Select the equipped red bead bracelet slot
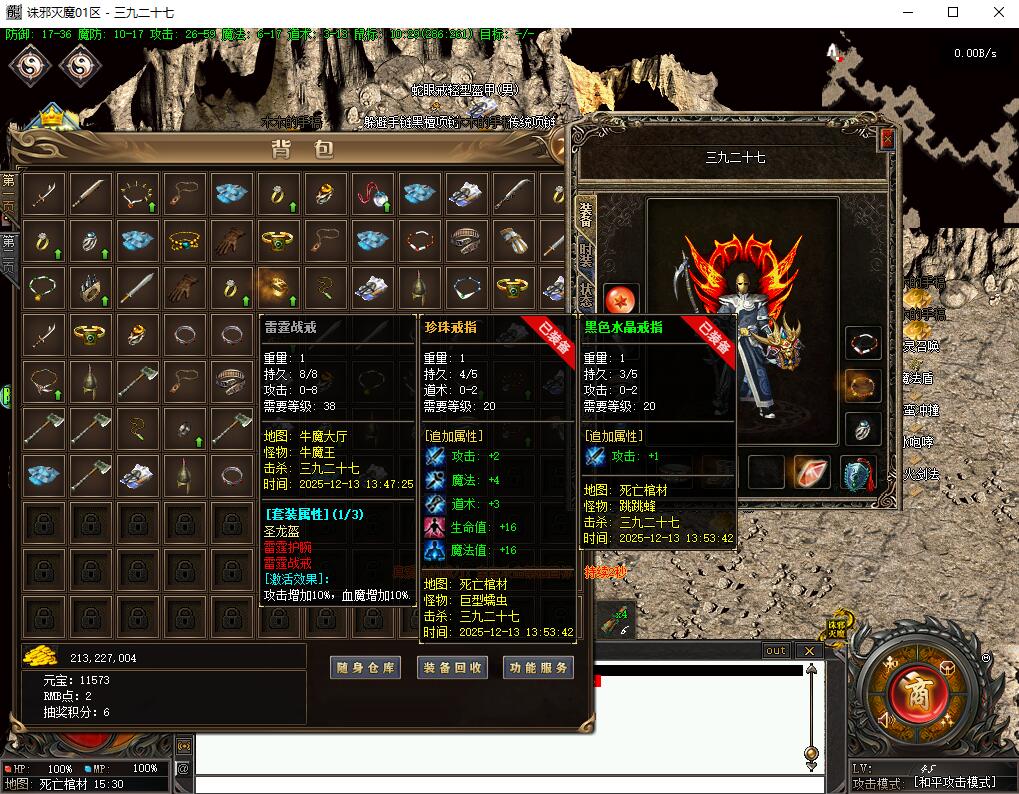 [x=863, y=343]
